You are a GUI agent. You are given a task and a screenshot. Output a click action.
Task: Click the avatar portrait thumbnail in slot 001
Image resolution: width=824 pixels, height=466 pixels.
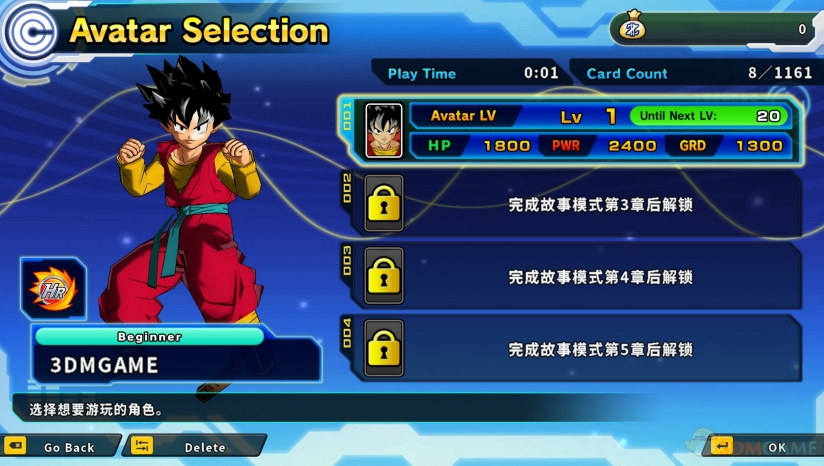coord(384,131)
